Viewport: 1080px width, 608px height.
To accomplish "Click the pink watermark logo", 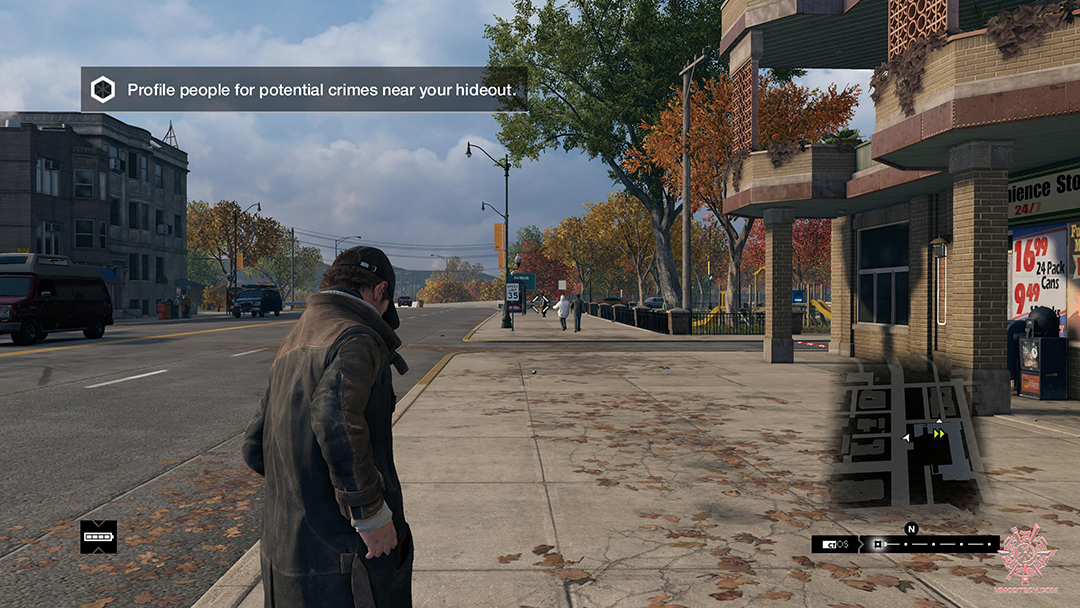I will (1027, 553).
